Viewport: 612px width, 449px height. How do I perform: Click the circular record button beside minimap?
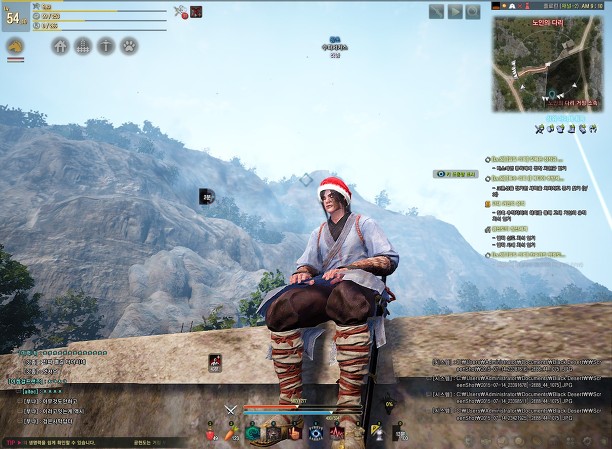click(x=473, y=12)
